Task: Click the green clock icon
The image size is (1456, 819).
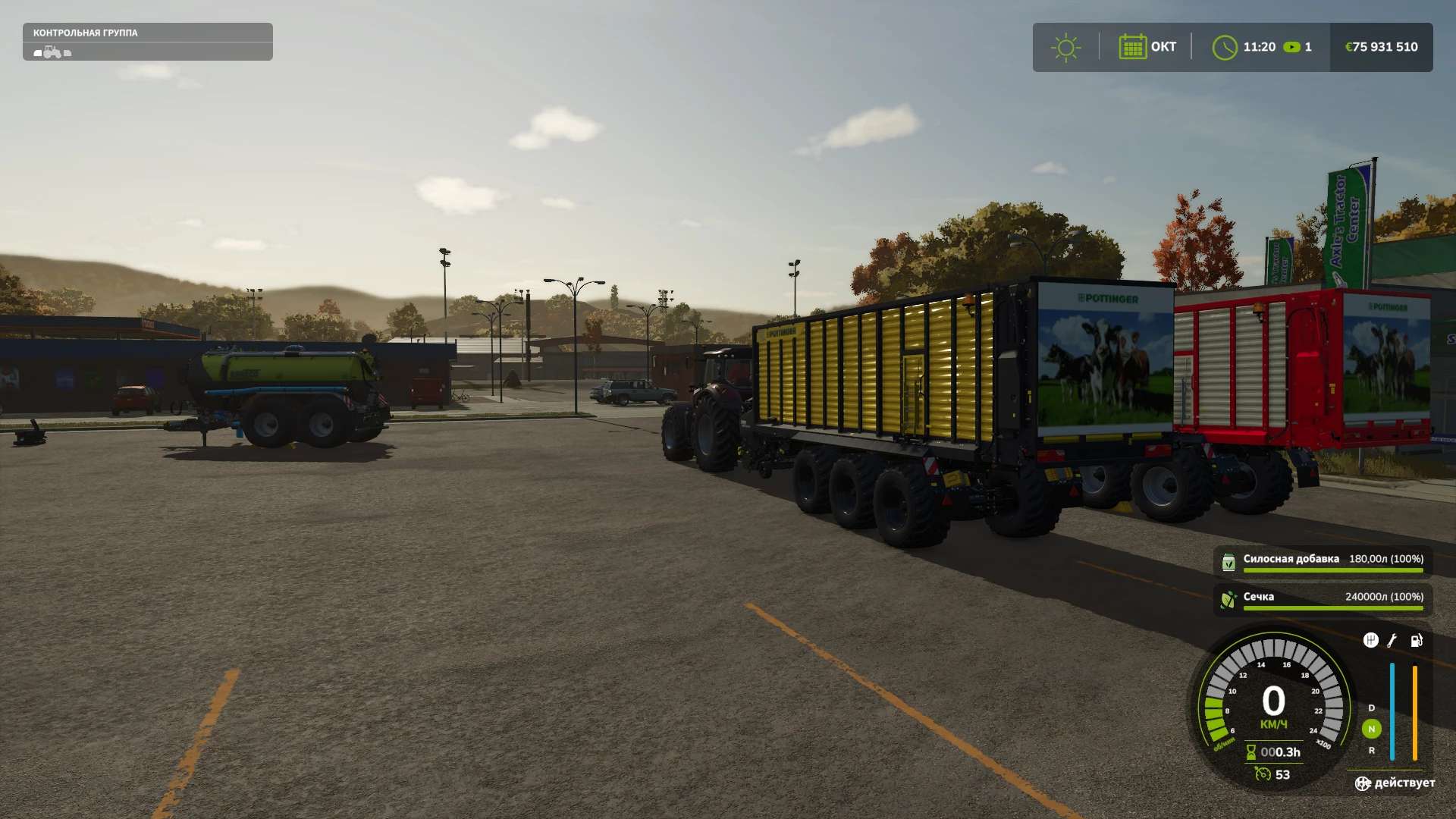Action: [x=1225, y=47]
